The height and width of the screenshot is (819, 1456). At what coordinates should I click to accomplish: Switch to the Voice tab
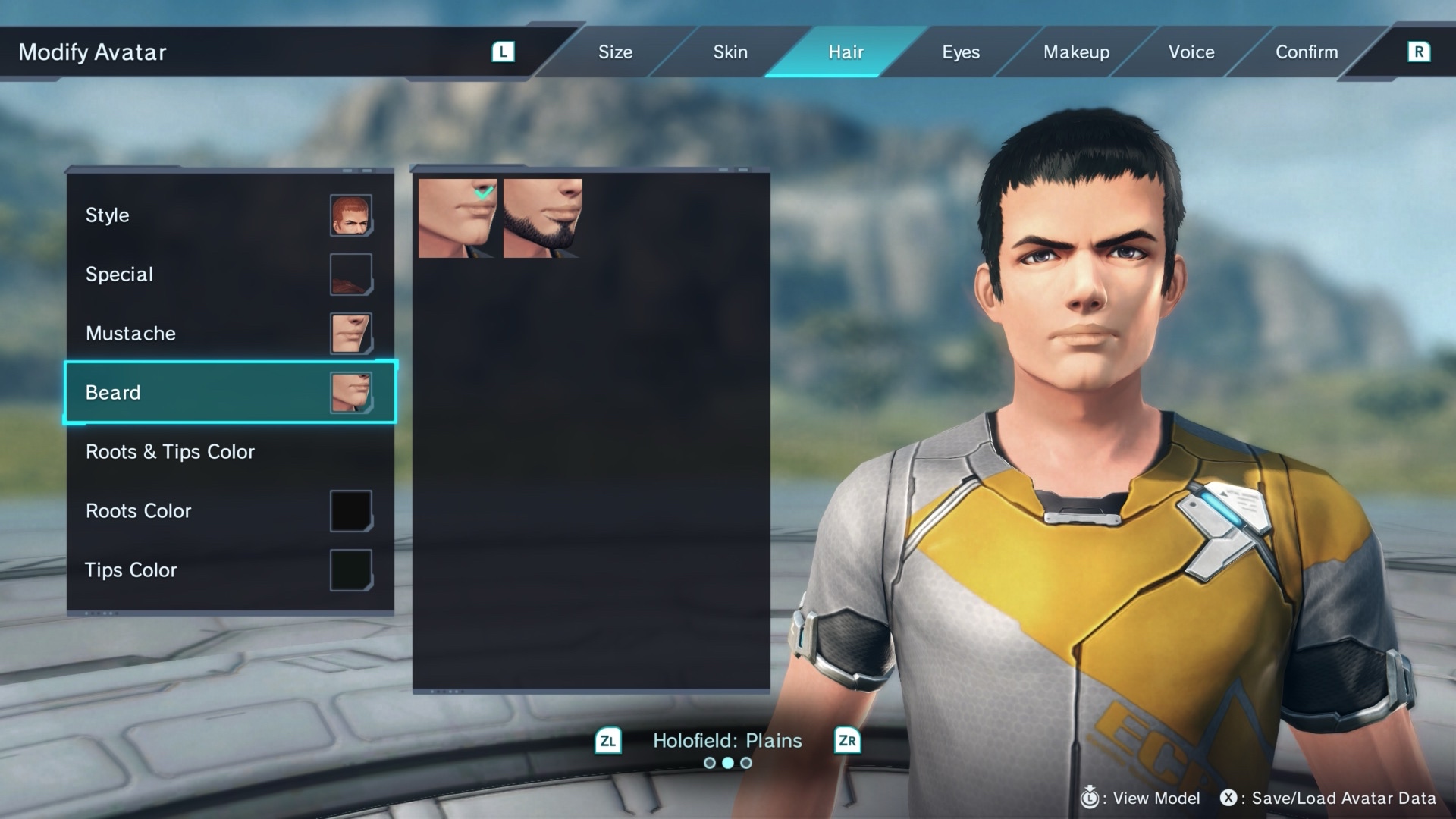tap(1191, 52)
